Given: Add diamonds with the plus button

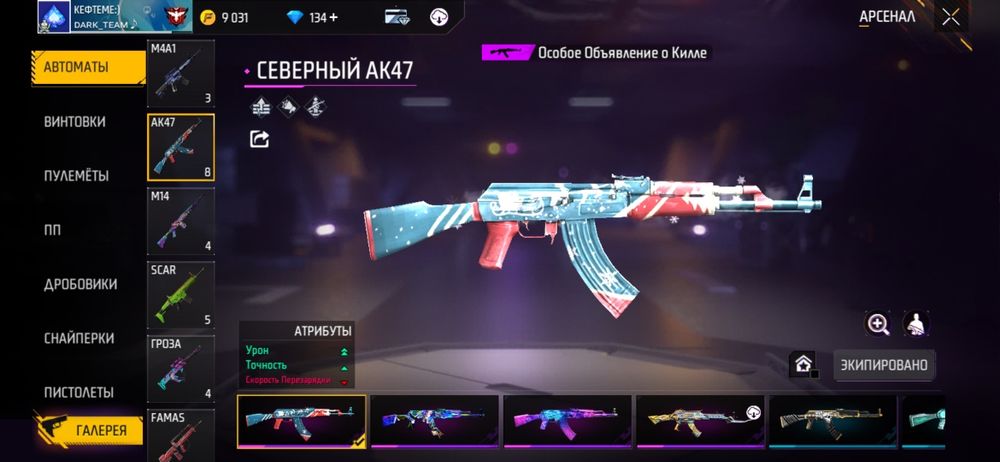Looking at the screenshot, I should point(361,17).
